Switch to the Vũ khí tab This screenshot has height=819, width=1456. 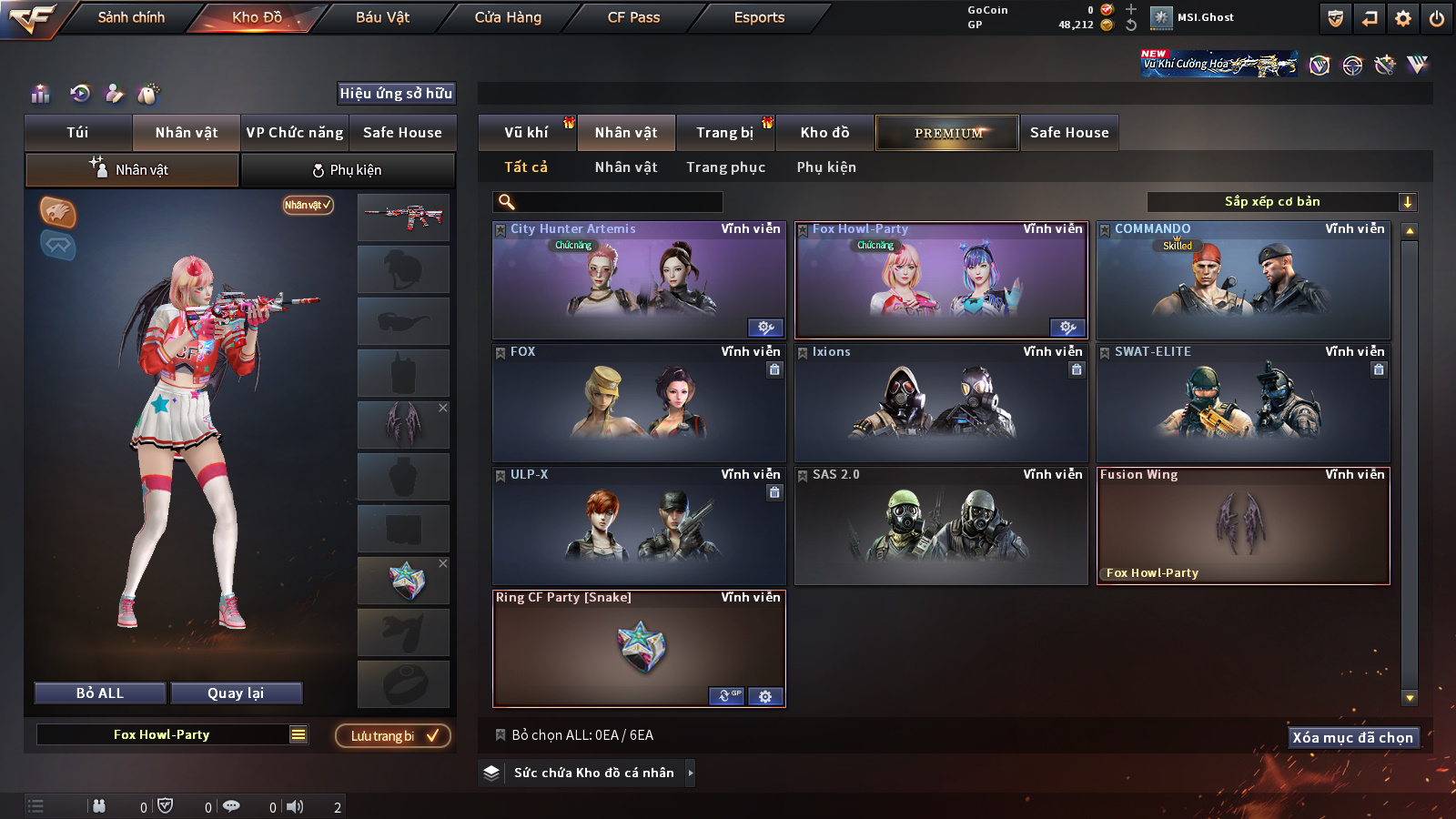tap(526, 133)
